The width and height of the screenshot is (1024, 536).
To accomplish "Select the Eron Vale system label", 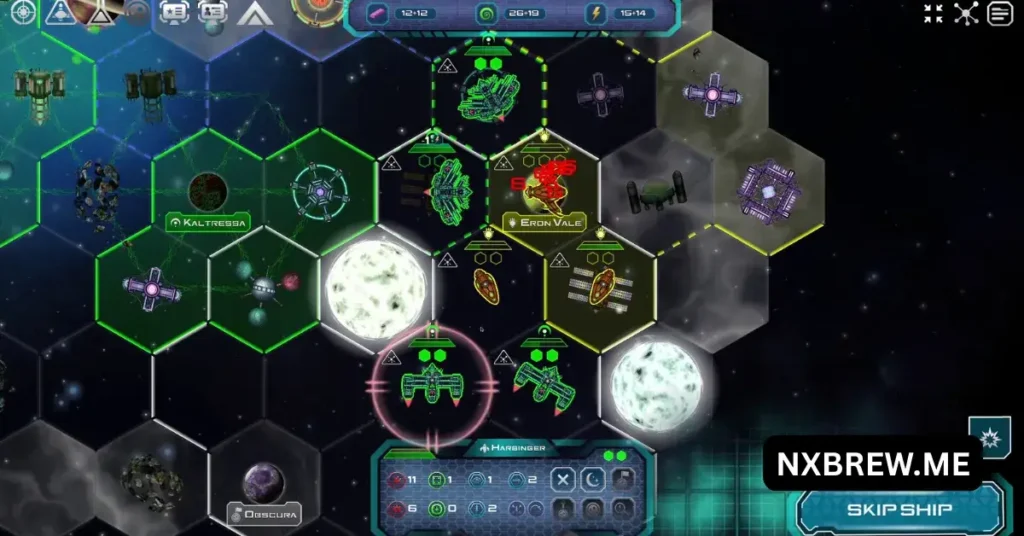I will [544, 222].
